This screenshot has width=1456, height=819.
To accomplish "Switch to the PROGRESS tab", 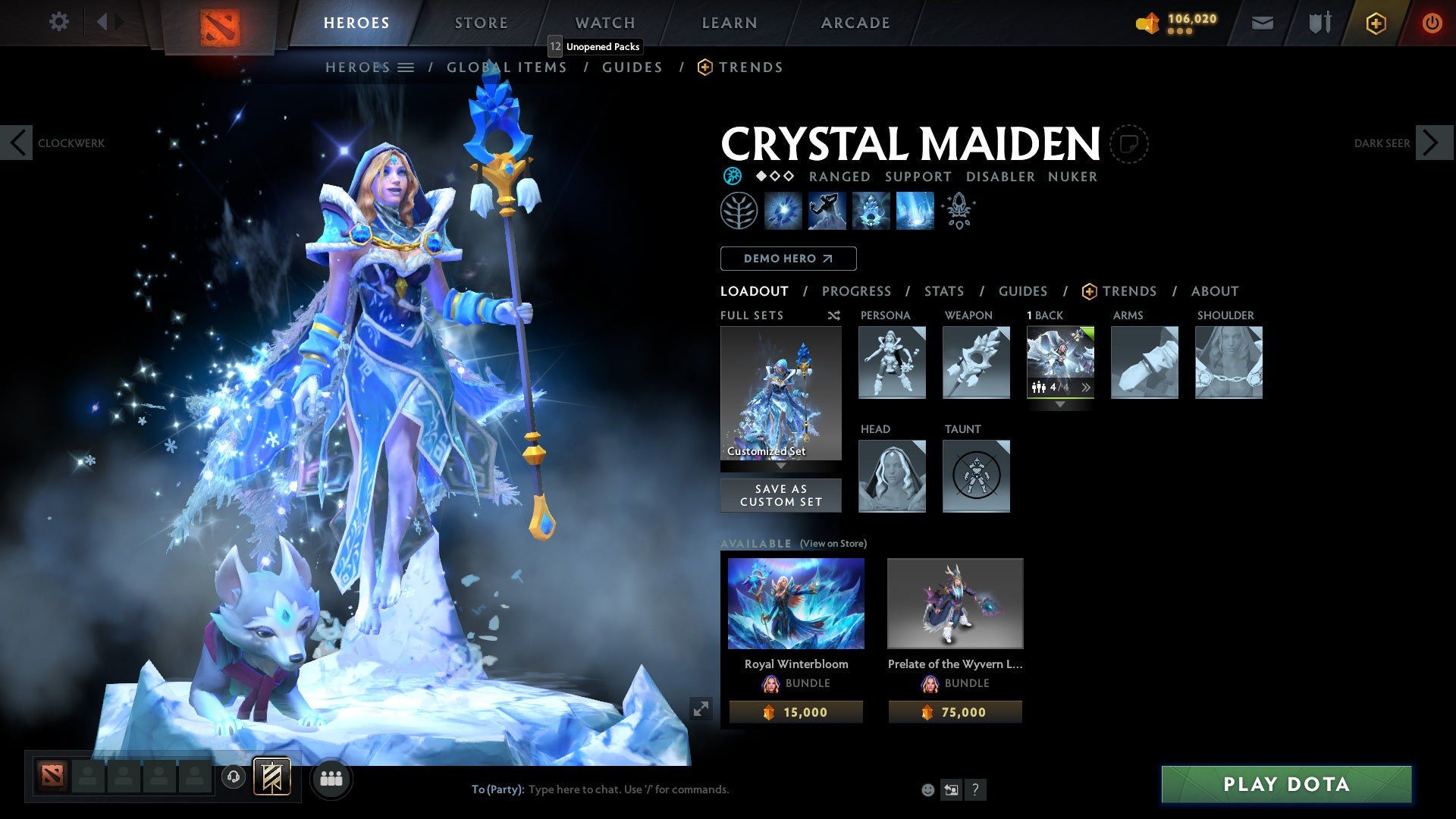I will pyautogui.click(x=857, y=291).
